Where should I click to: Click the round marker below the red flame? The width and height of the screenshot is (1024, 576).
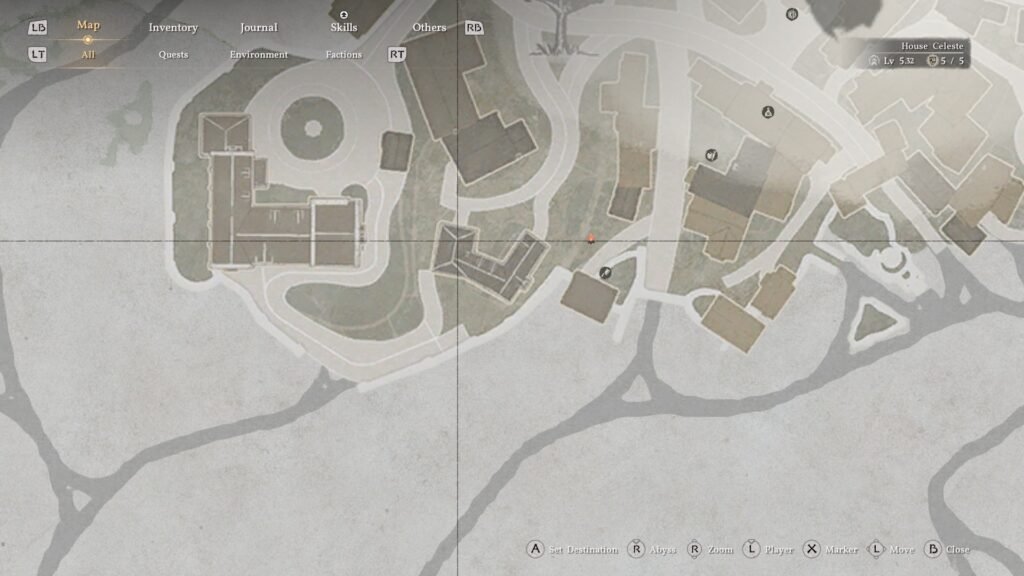point(605,273)
